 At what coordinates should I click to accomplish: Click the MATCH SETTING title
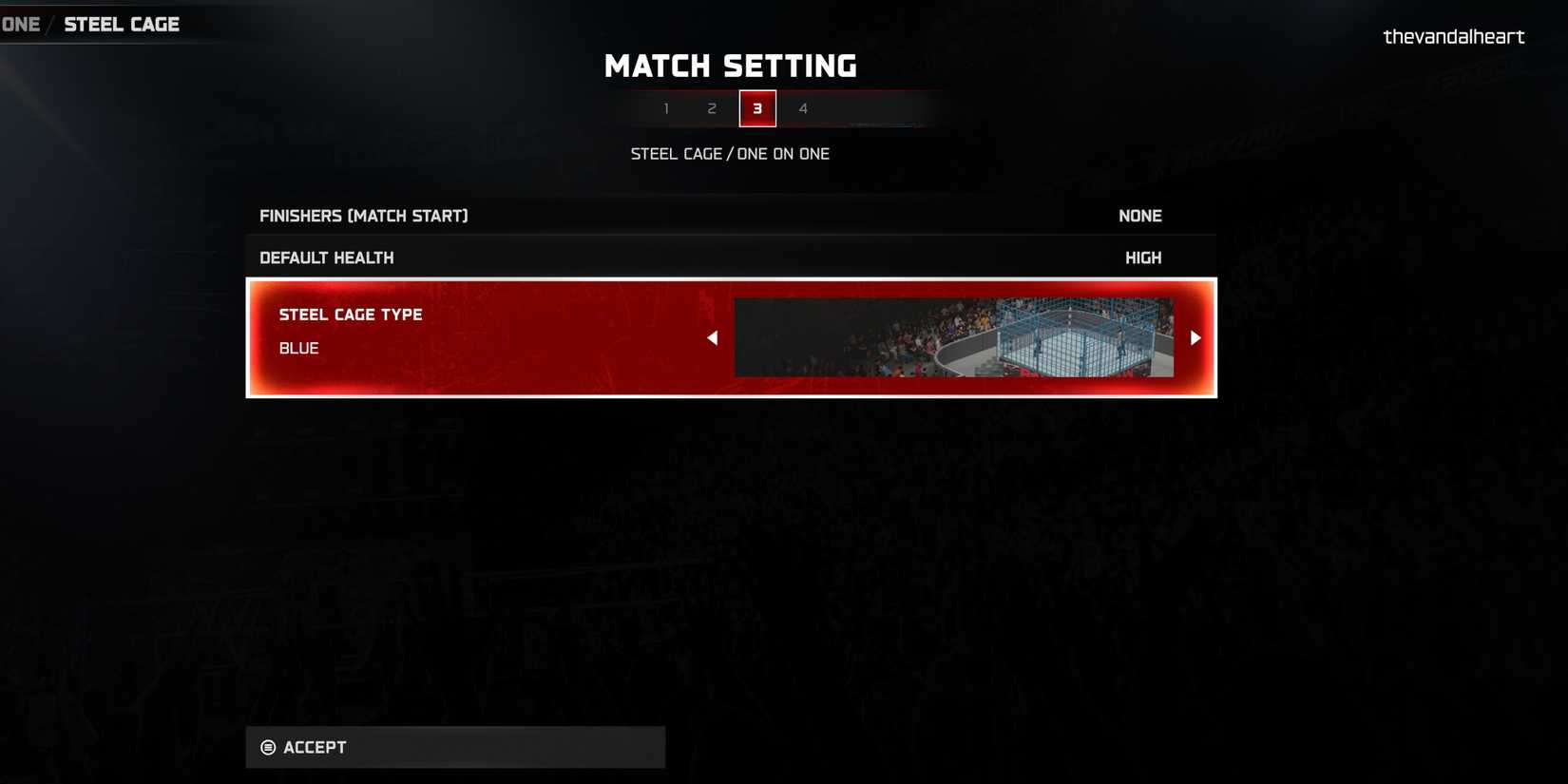coord(730,66)
